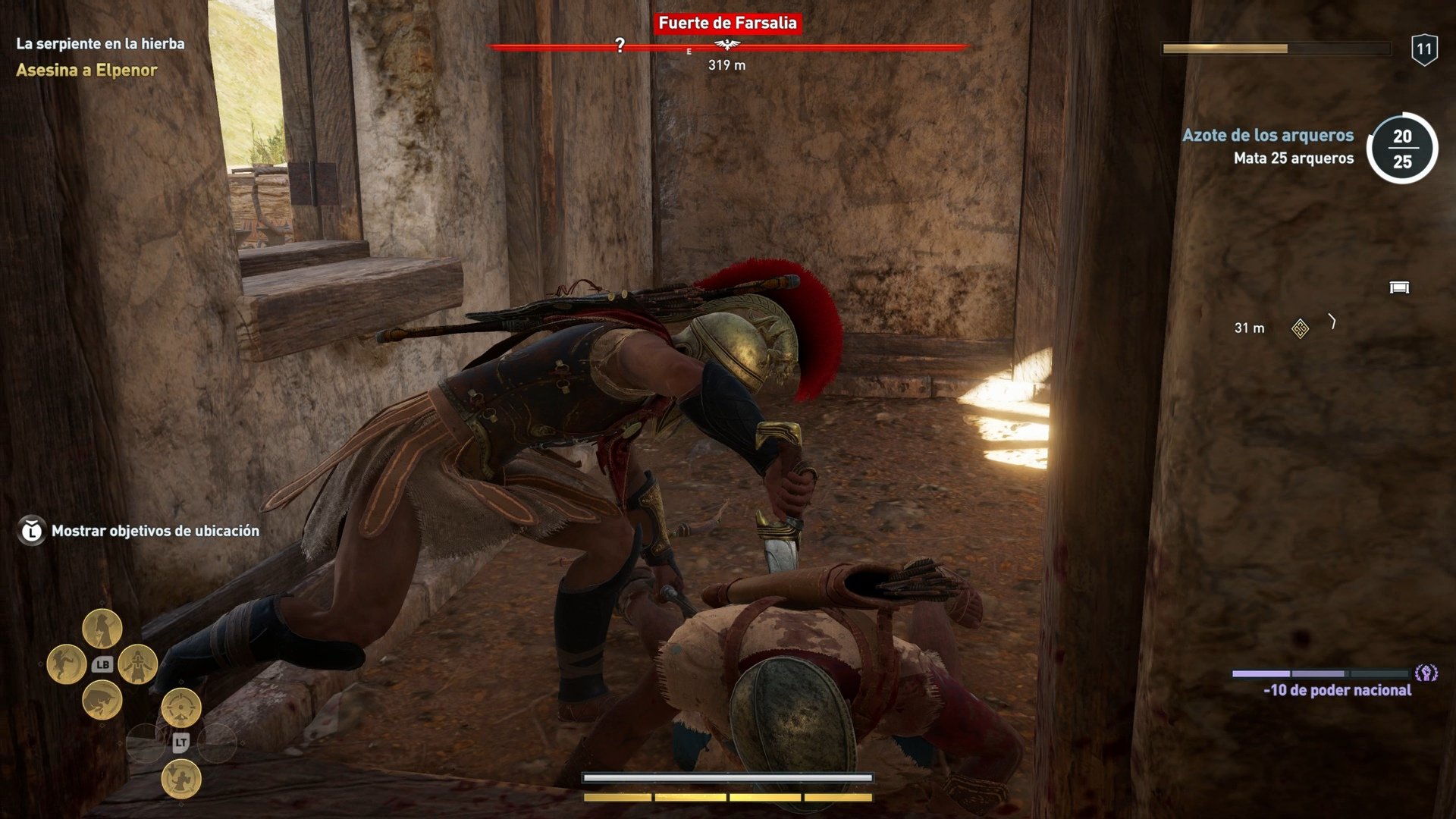This screenshot has width=1456, height=819.
Task: Click the Asesina a Elpenor objective text
Action: [86, 71]
